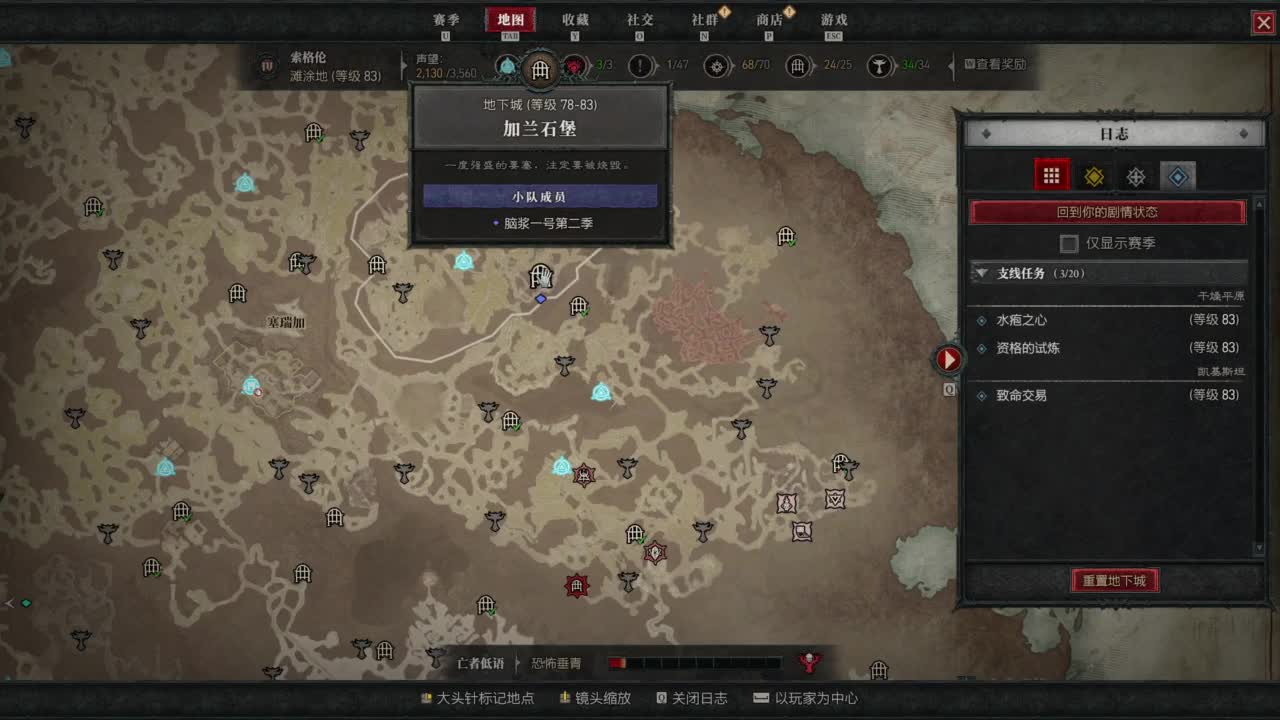Click the red arrow expander on right map edge
Screen dimensions: 1280x720
point(948,360)
